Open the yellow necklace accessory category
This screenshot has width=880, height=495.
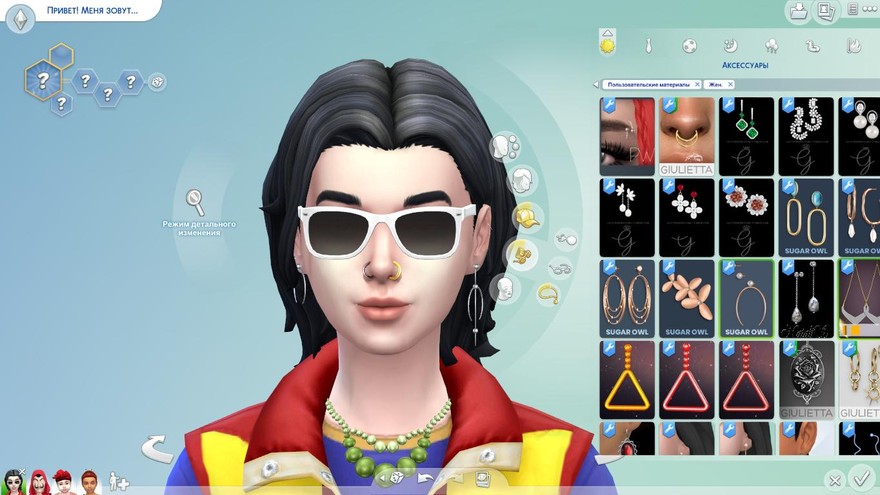(x=548, y=293)
